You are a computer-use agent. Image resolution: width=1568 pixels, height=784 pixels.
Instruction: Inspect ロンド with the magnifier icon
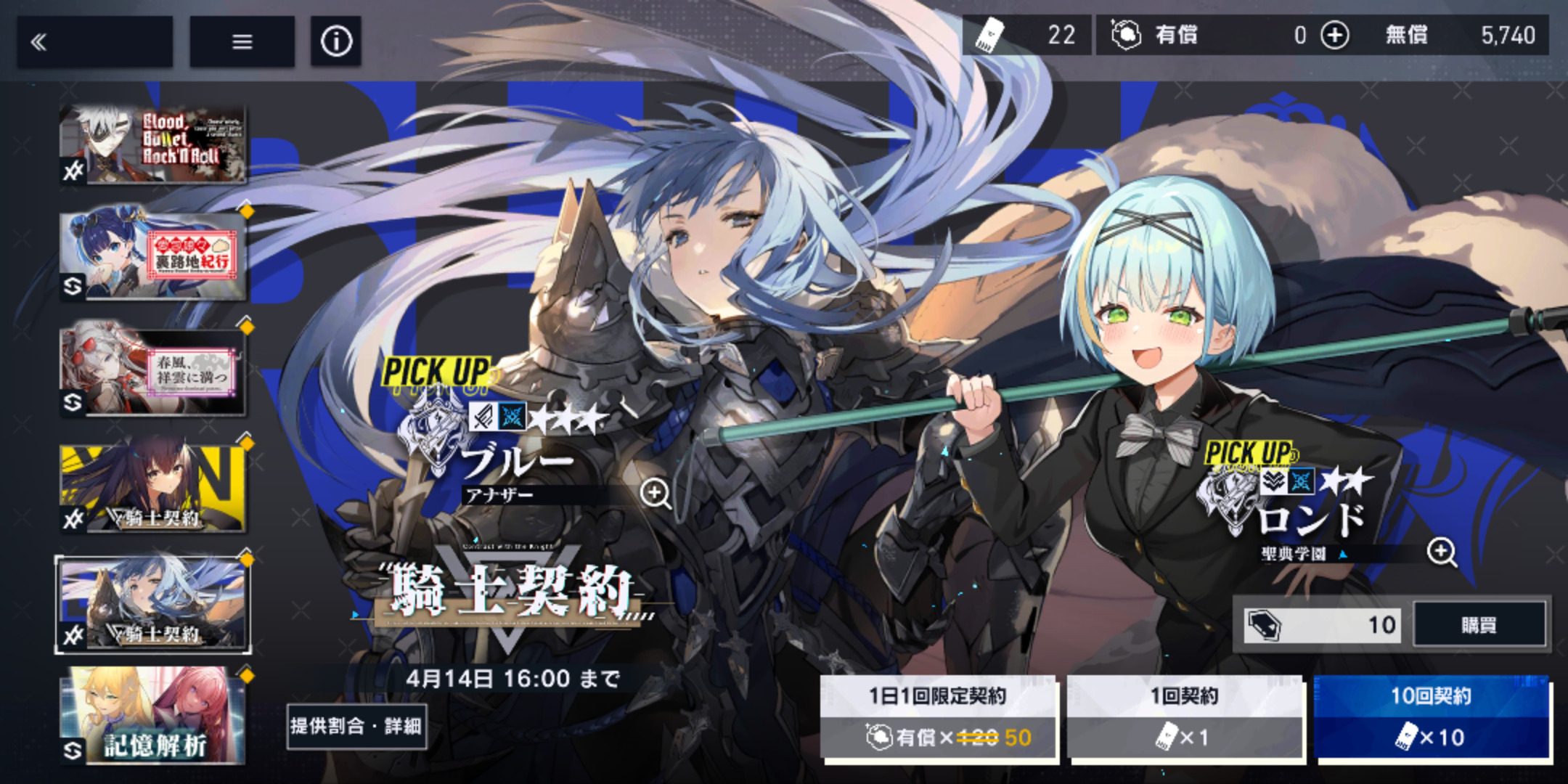tap(1441, 552)
